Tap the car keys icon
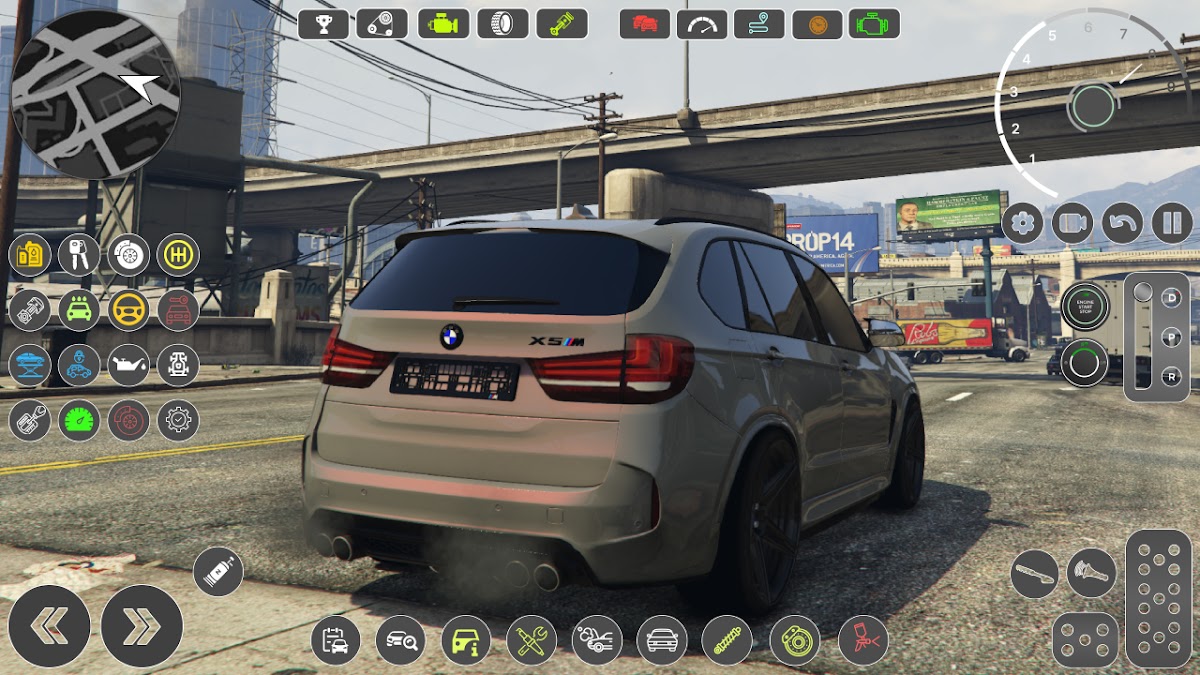Image resolution: width=1200 pixels, height=675 pixels. 79,255
